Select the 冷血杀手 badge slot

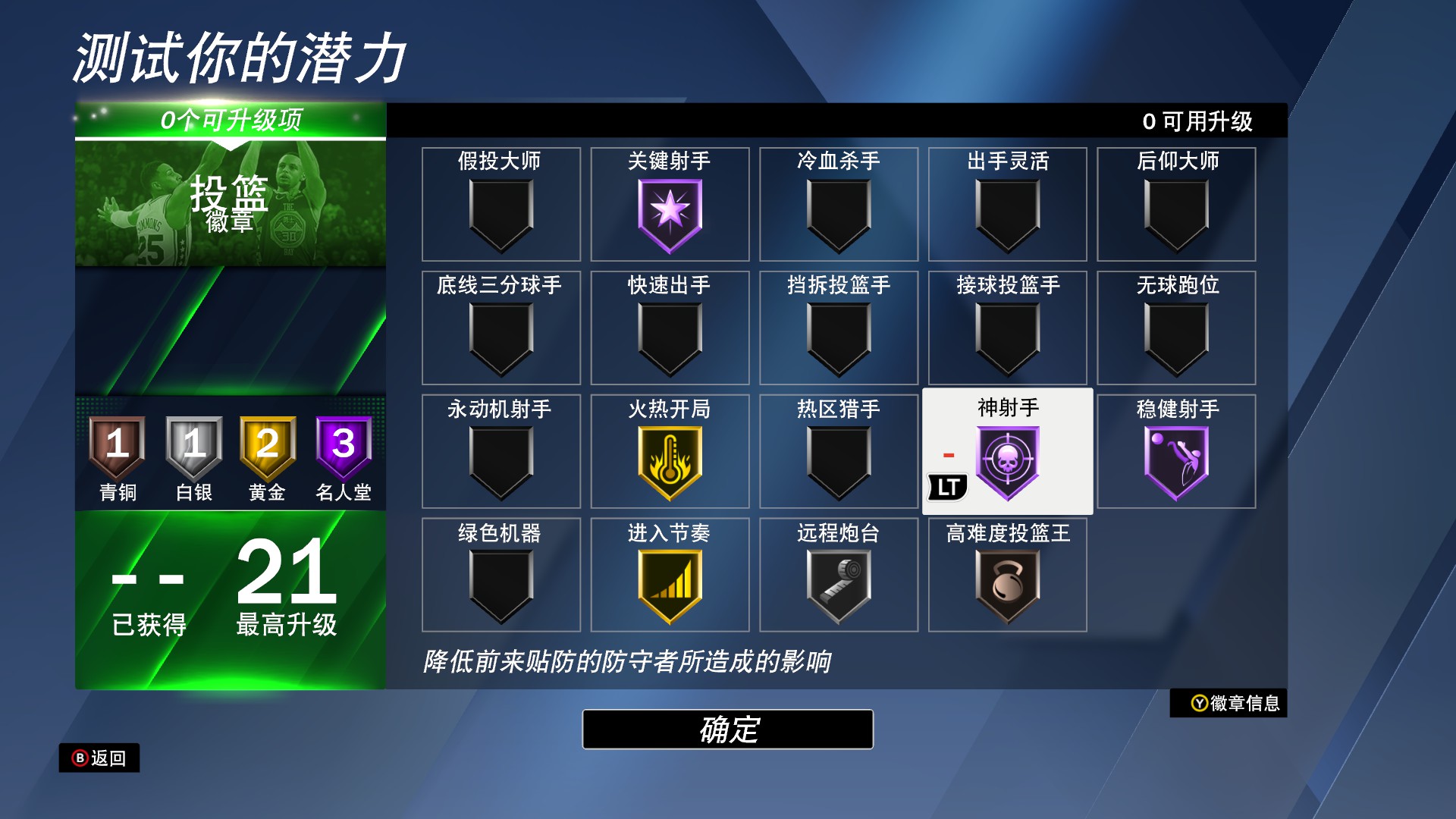click(838, 216)
